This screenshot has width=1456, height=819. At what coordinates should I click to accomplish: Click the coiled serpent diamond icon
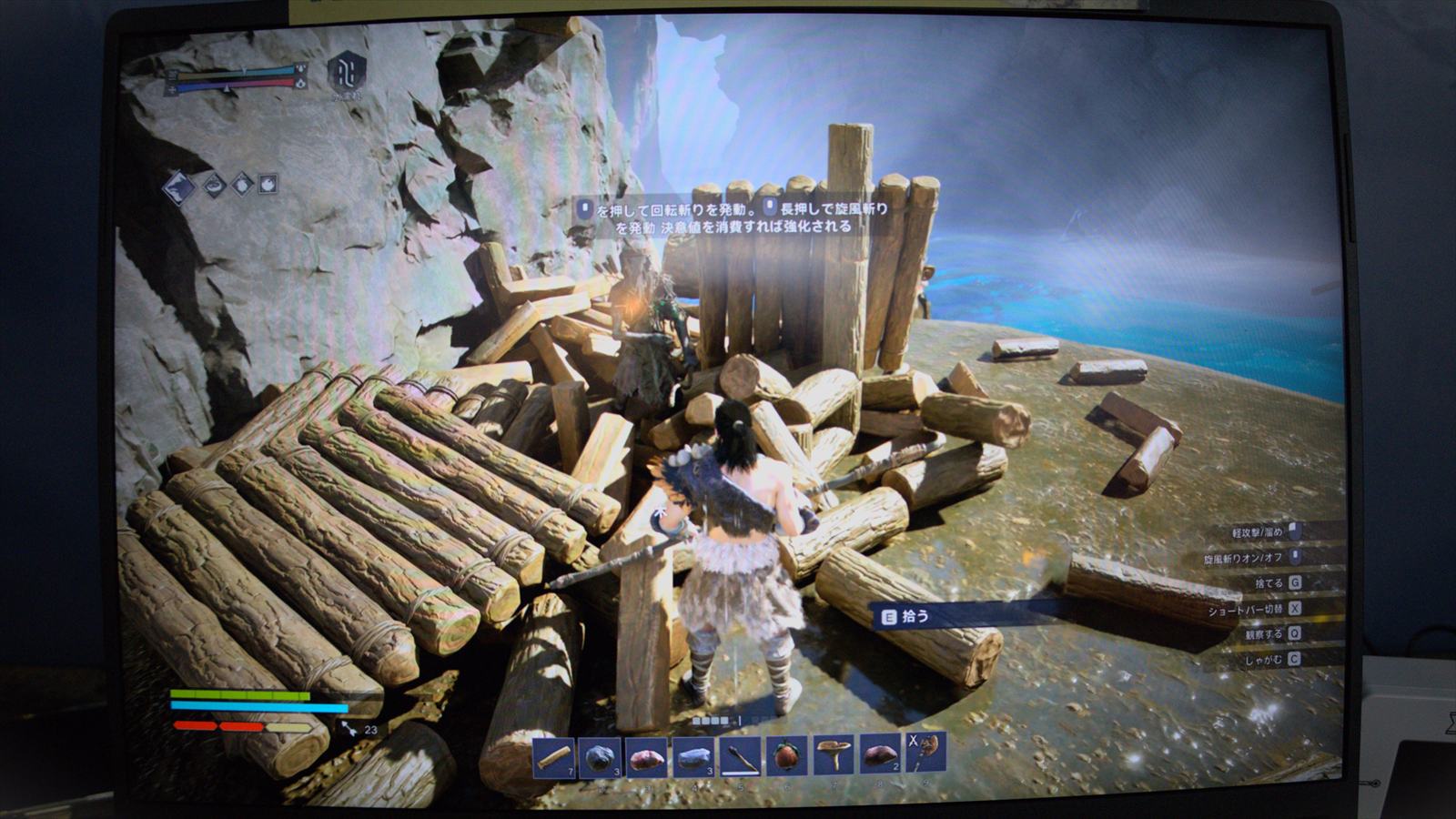(x=214, y=186)
